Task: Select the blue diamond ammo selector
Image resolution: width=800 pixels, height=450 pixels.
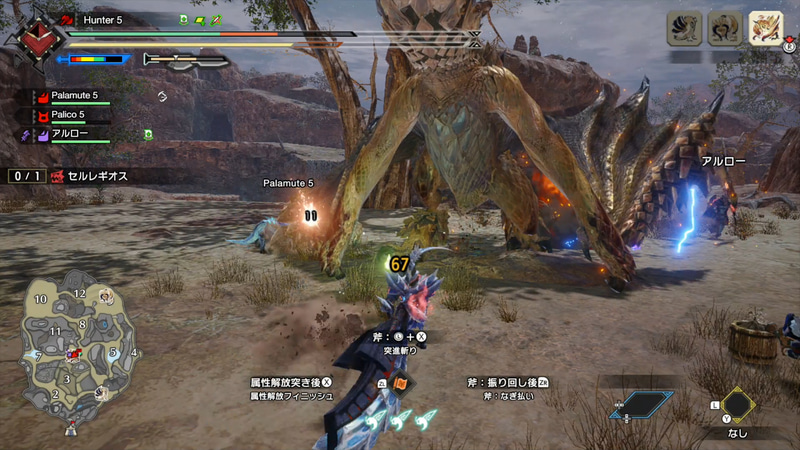Action: click(642, 405)
